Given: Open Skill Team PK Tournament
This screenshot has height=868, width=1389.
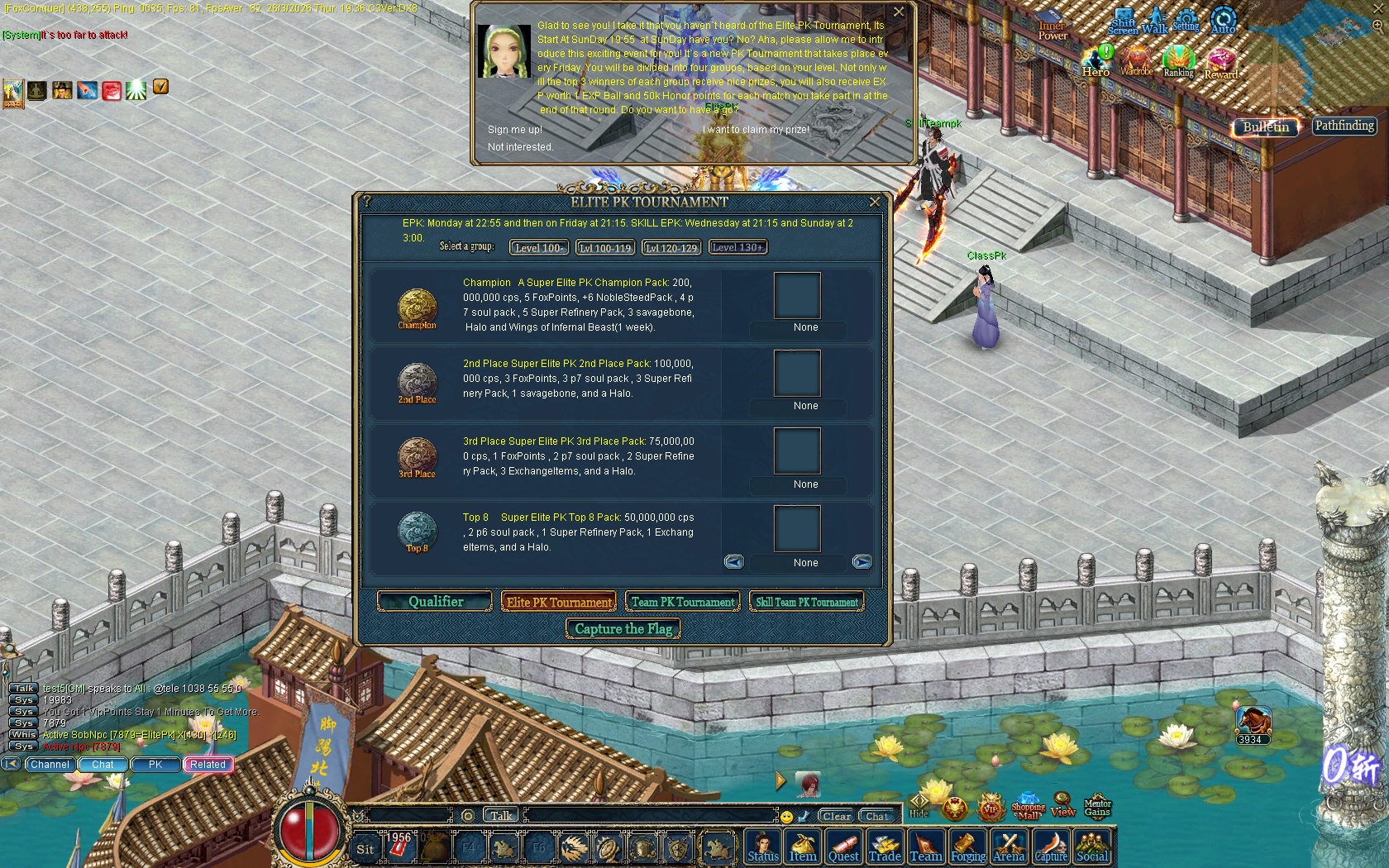Looking at the screenshot, I should tap(807, 603).
